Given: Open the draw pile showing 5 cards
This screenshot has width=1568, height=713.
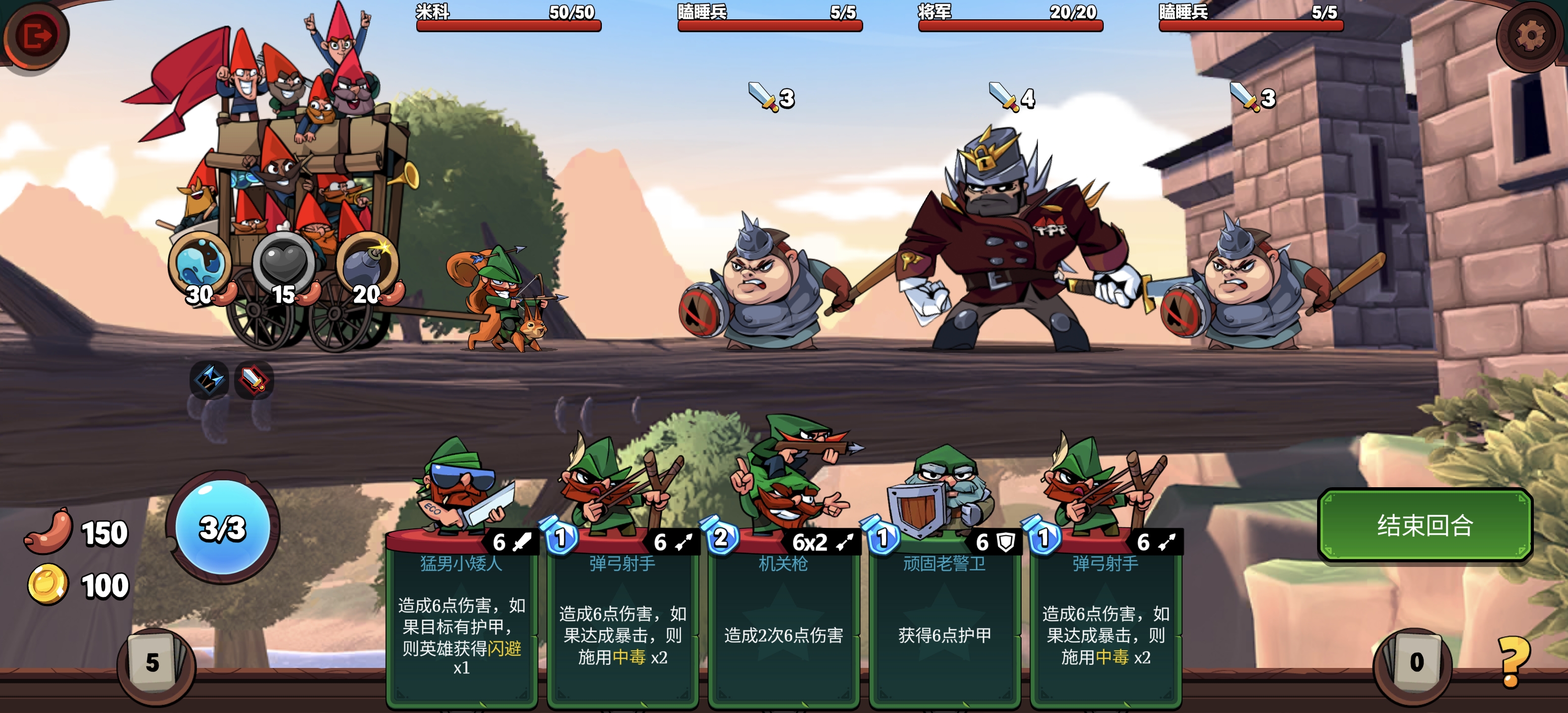Looking at the screenshot, I should point(153,662).
